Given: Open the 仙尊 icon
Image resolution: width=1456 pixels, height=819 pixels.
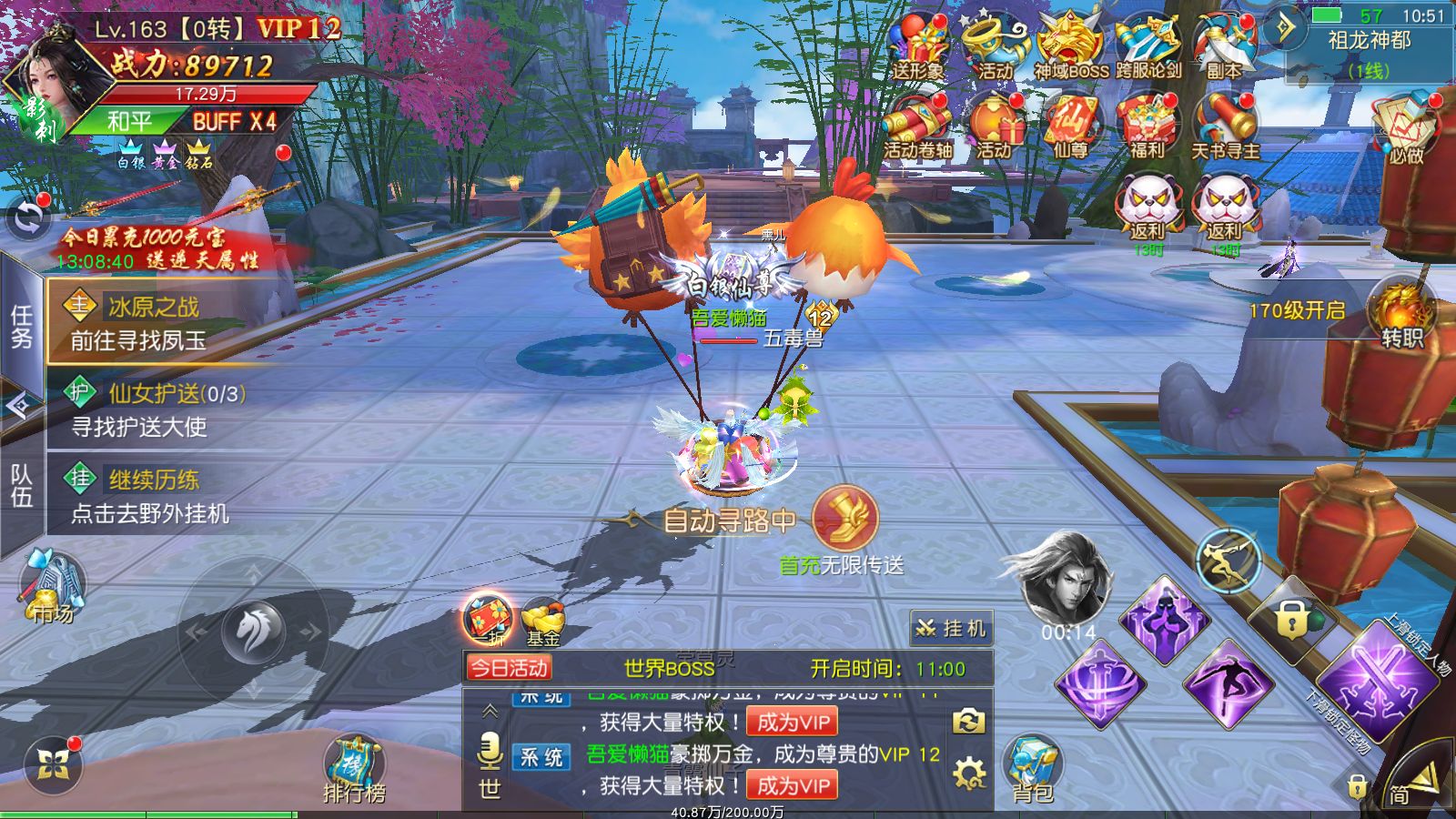Looking at the screenshot, I should 1071,126.
